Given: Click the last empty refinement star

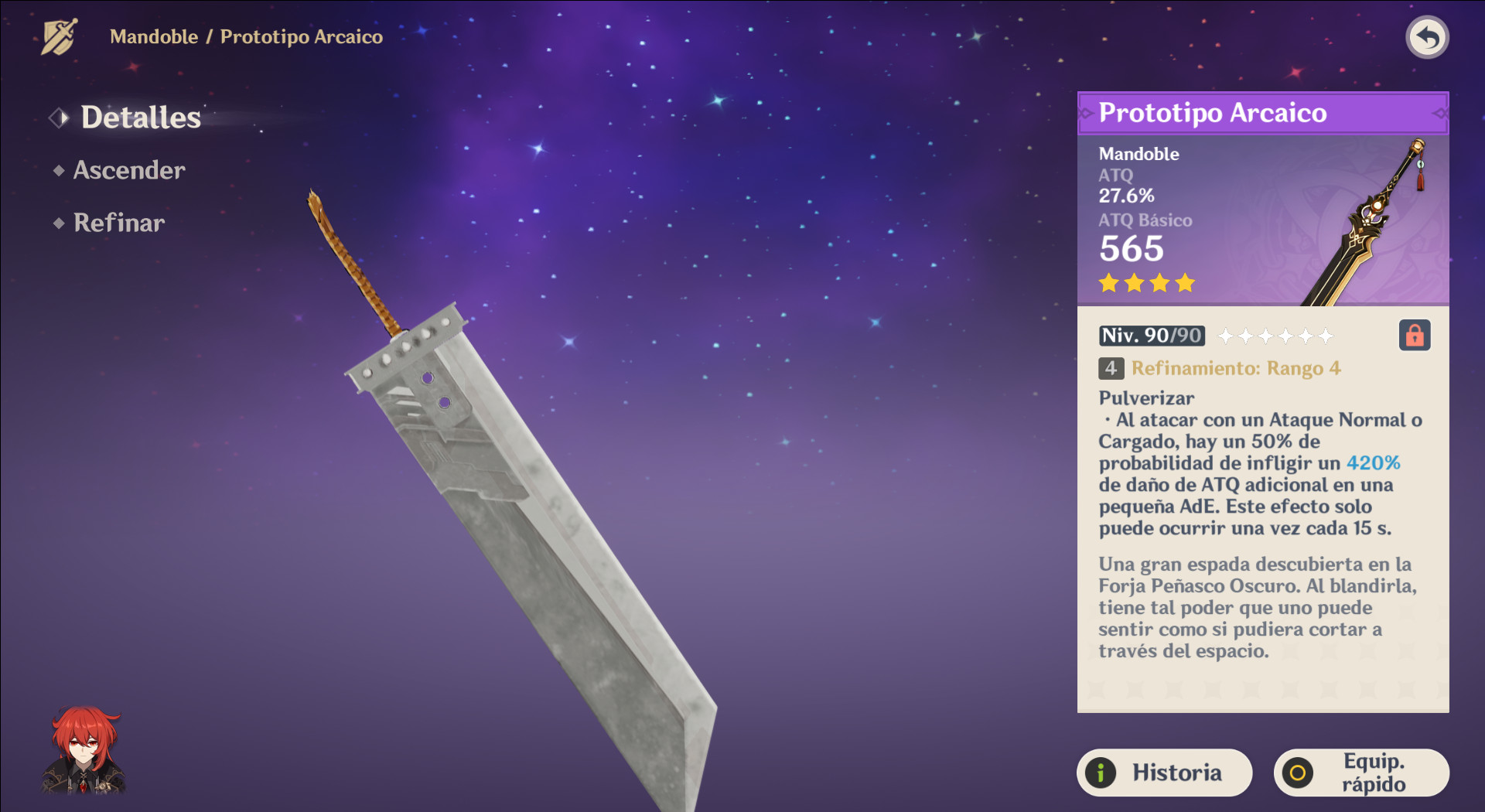Looking at the screenshot, I should tap(1325, 336).
